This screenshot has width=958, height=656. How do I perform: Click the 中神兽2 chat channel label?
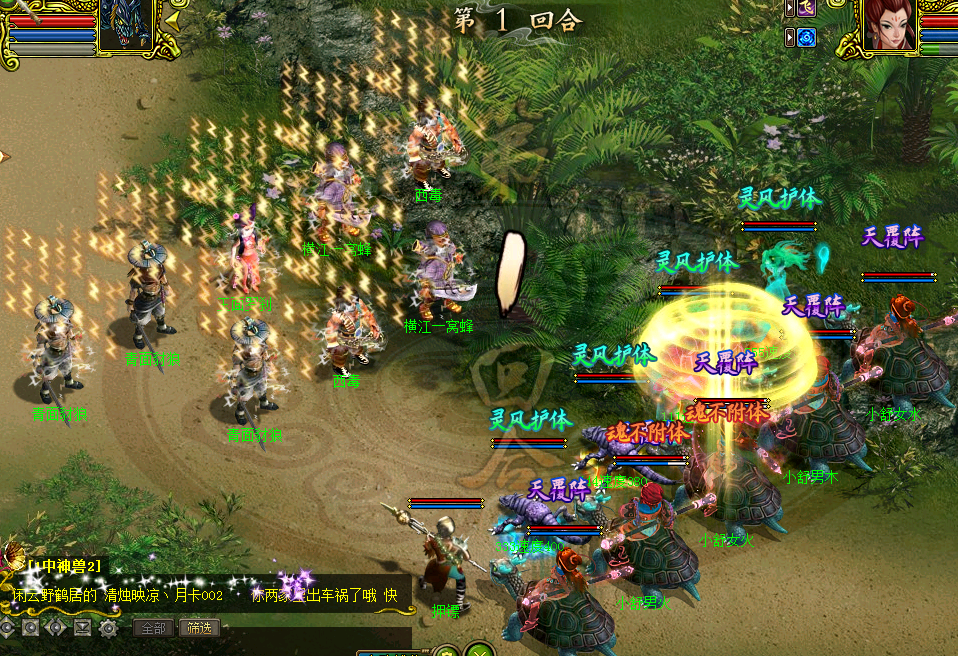[x=64, y=566]
